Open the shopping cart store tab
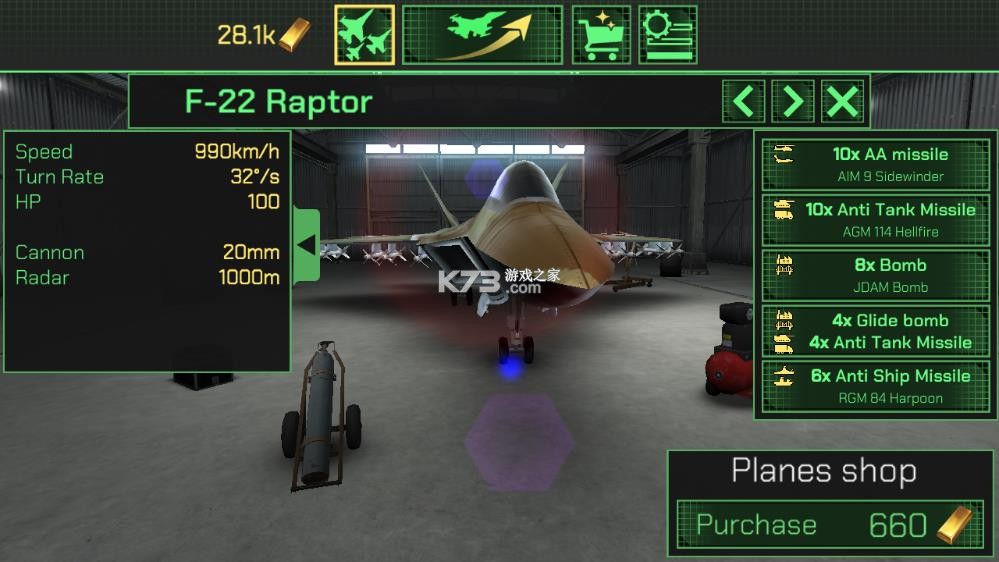This screenshot has height=562, width=999. tap(601, 35)
